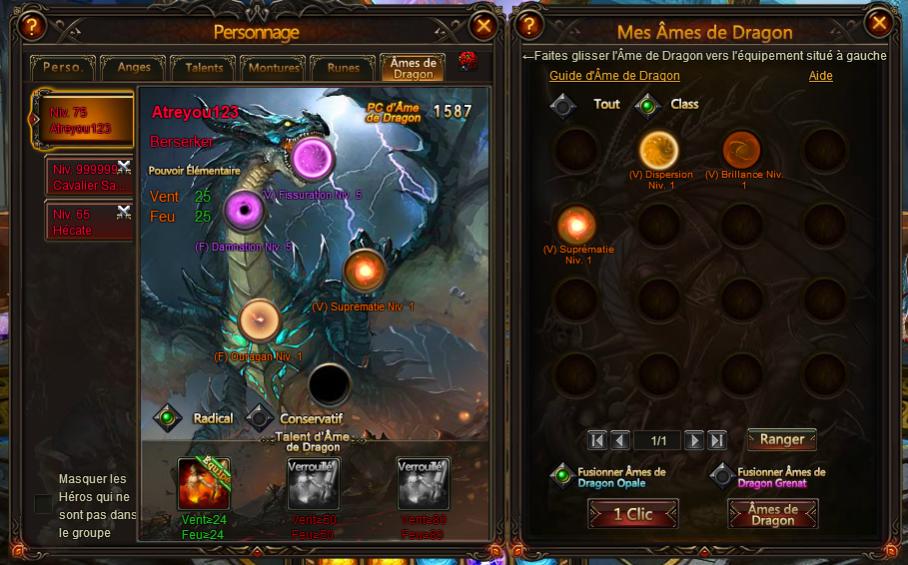Screen dimensions: 908x565
Task: Switch to the Perso. tab
Action: point(65,68)
